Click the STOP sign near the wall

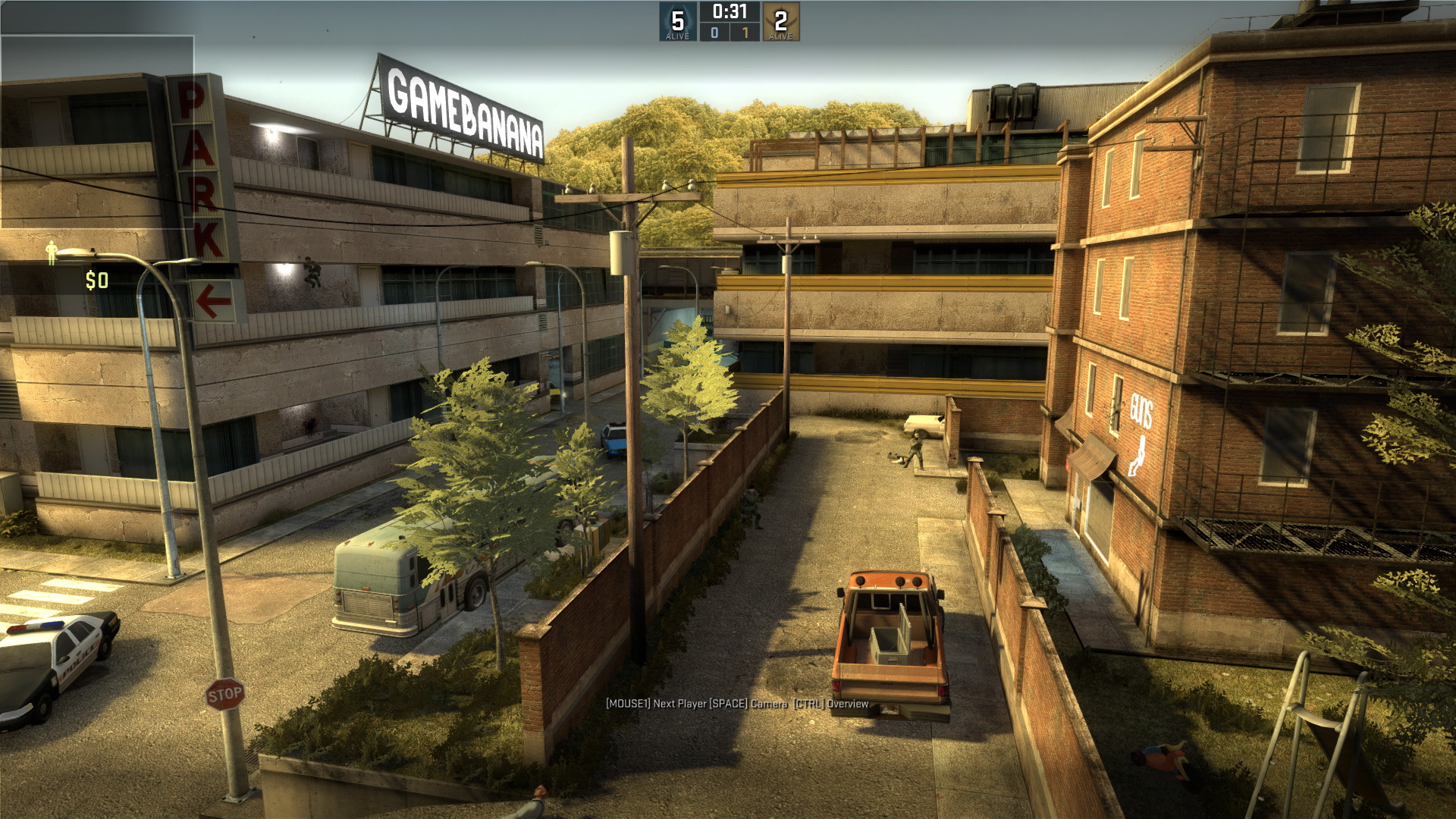[x=225, y=692]
